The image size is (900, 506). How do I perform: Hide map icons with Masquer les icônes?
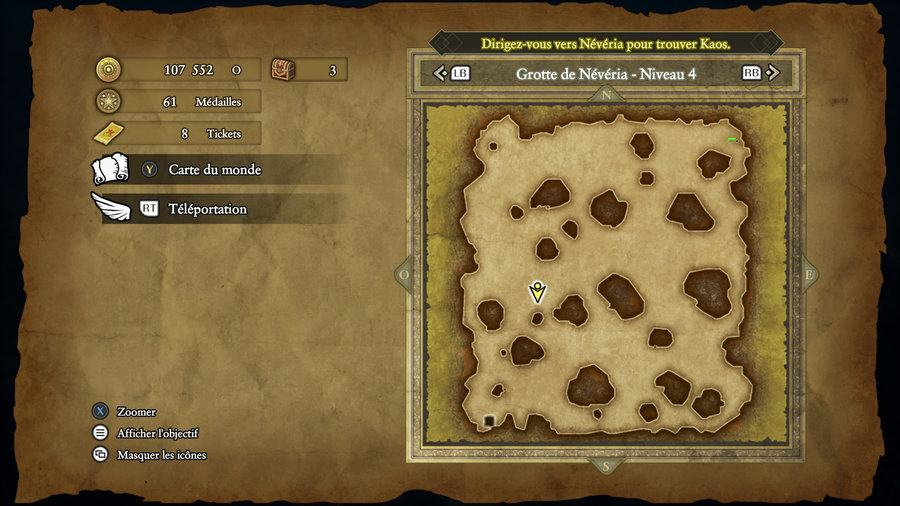[161, 455]
